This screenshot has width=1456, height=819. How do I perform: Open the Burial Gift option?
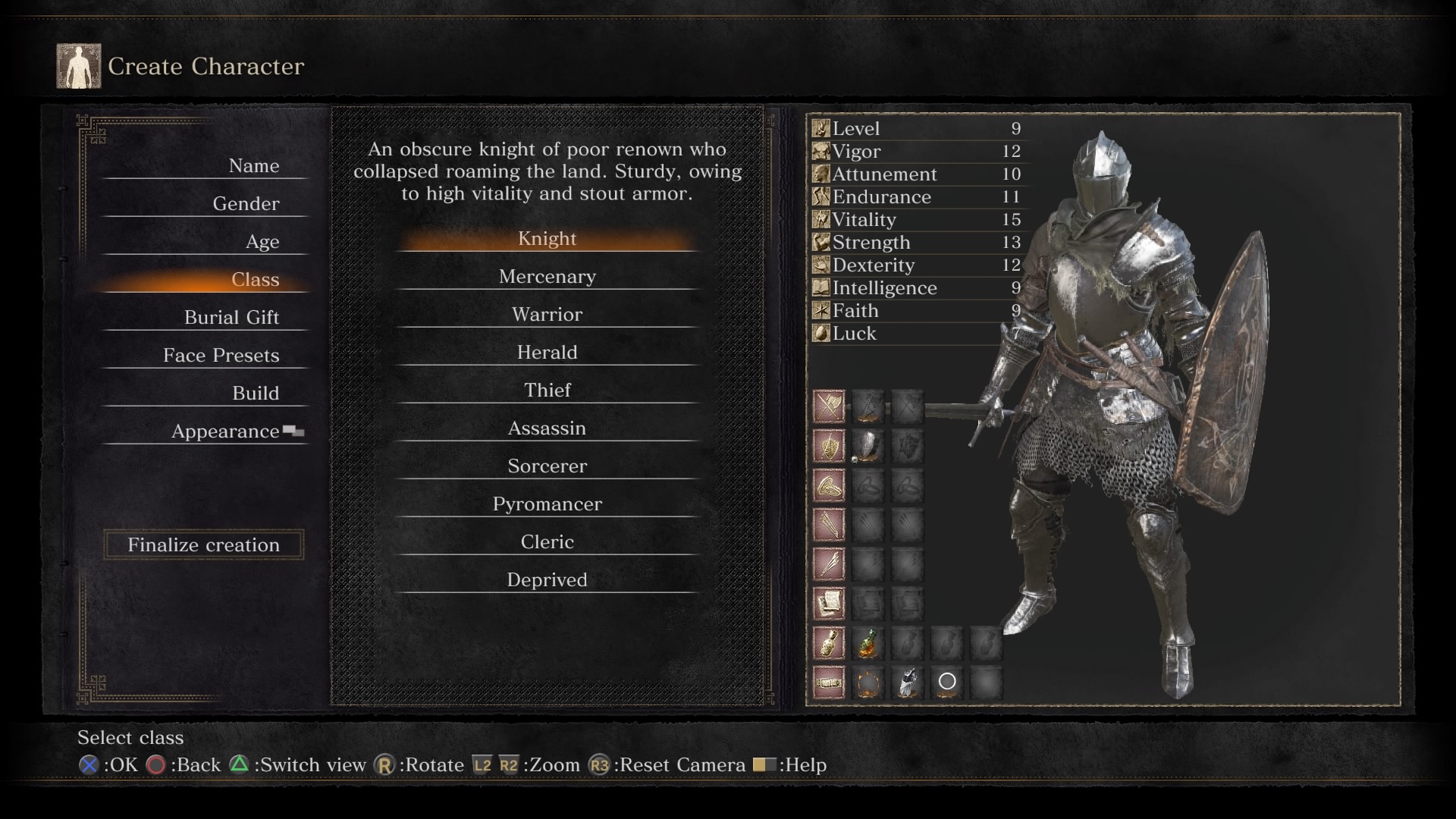[x=231, y=318]
